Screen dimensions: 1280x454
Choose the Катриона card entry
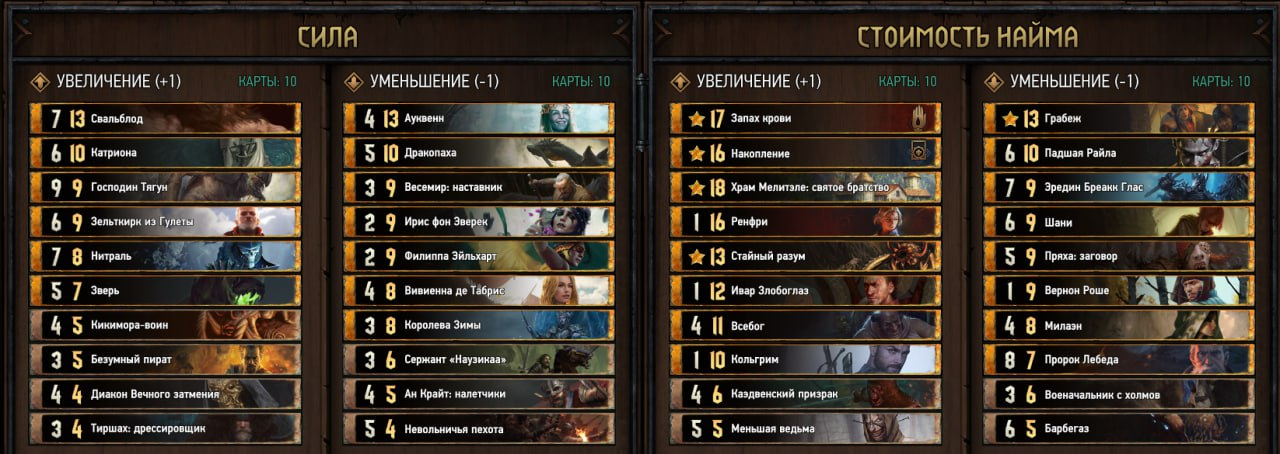165,153
